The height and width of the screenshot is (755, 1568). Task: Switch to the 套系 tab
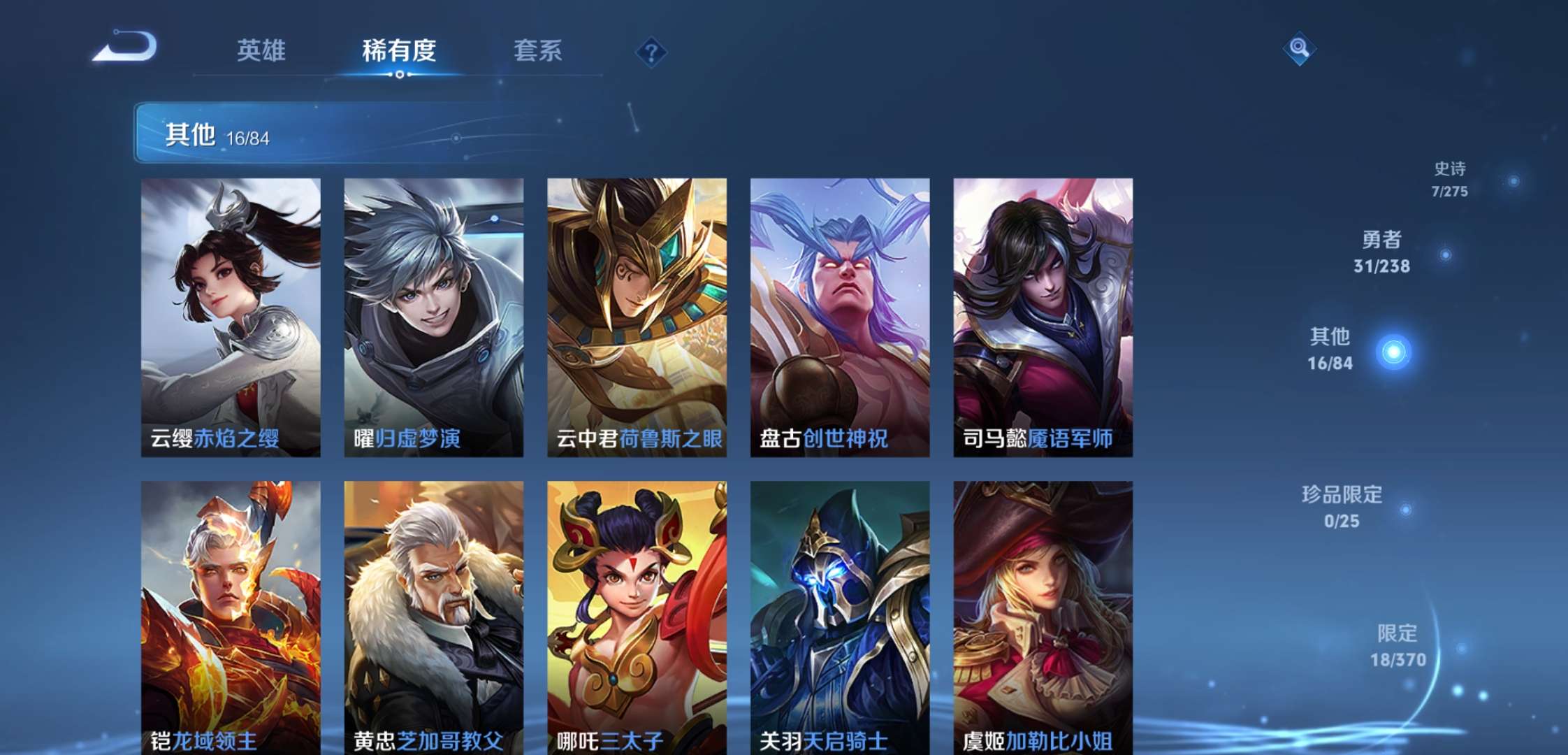pos(540,51)
